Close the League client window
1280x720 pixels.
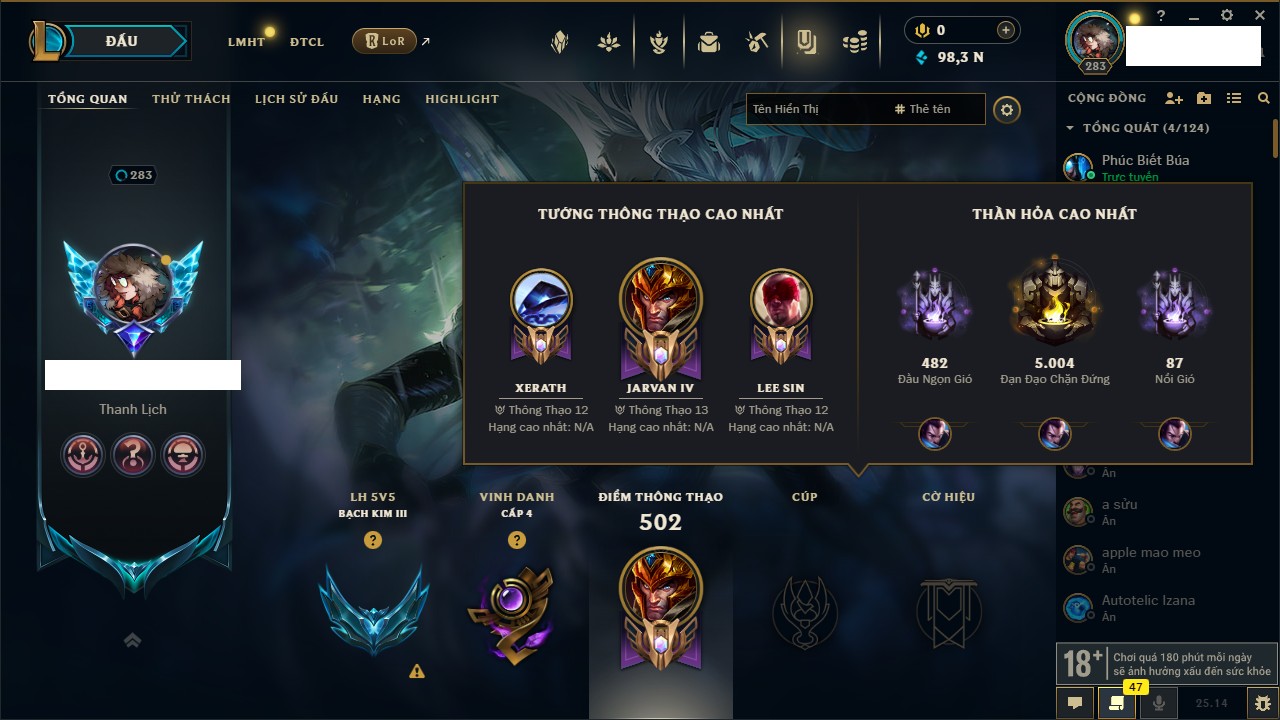pyautogui.click(x=1257, y=16)
